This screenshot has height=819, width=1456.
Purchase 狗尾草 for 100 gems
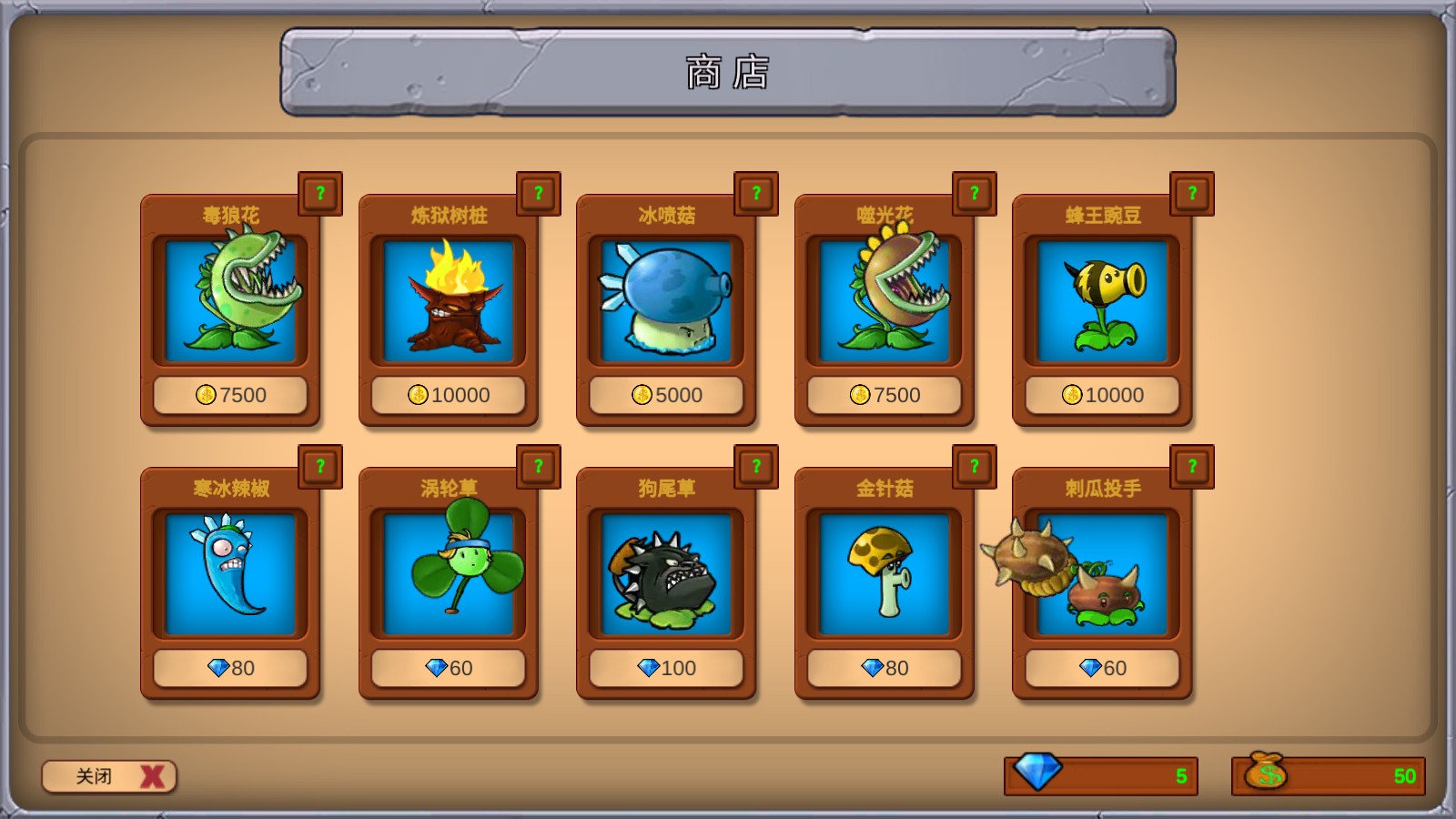coord(666,668)
